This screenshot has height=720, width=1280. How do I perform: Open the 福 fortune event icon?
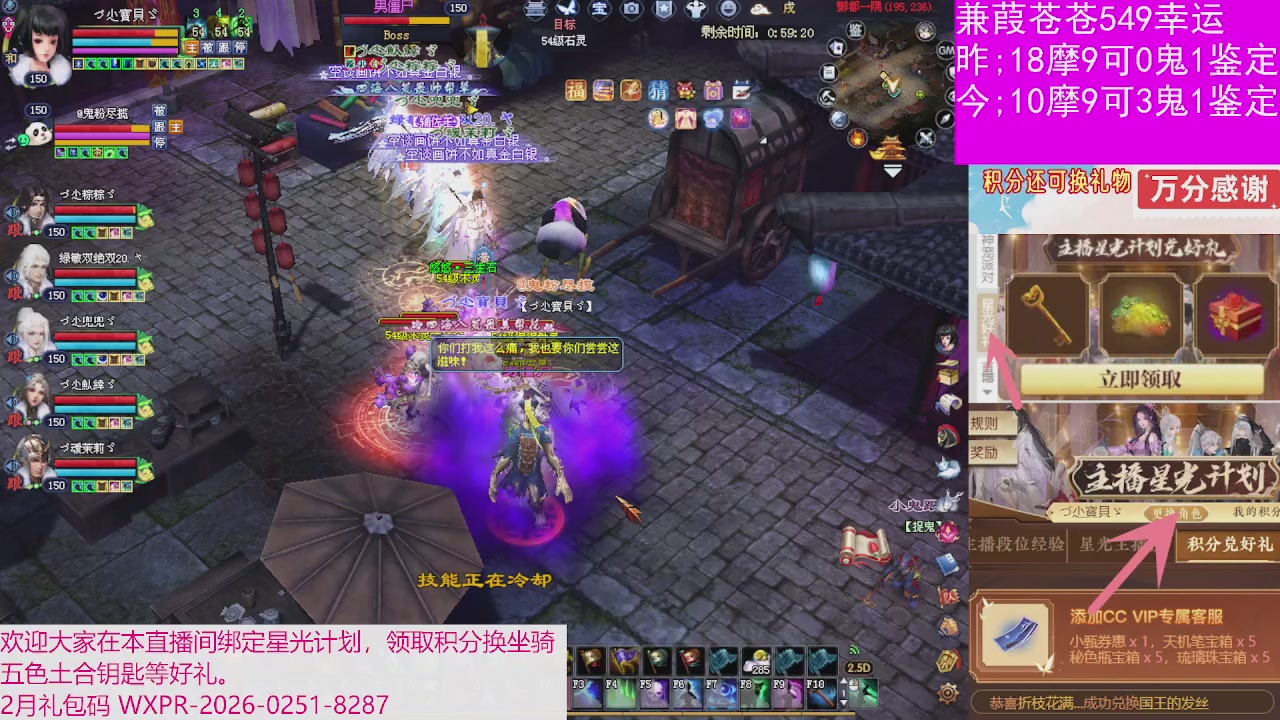point(574,90)
